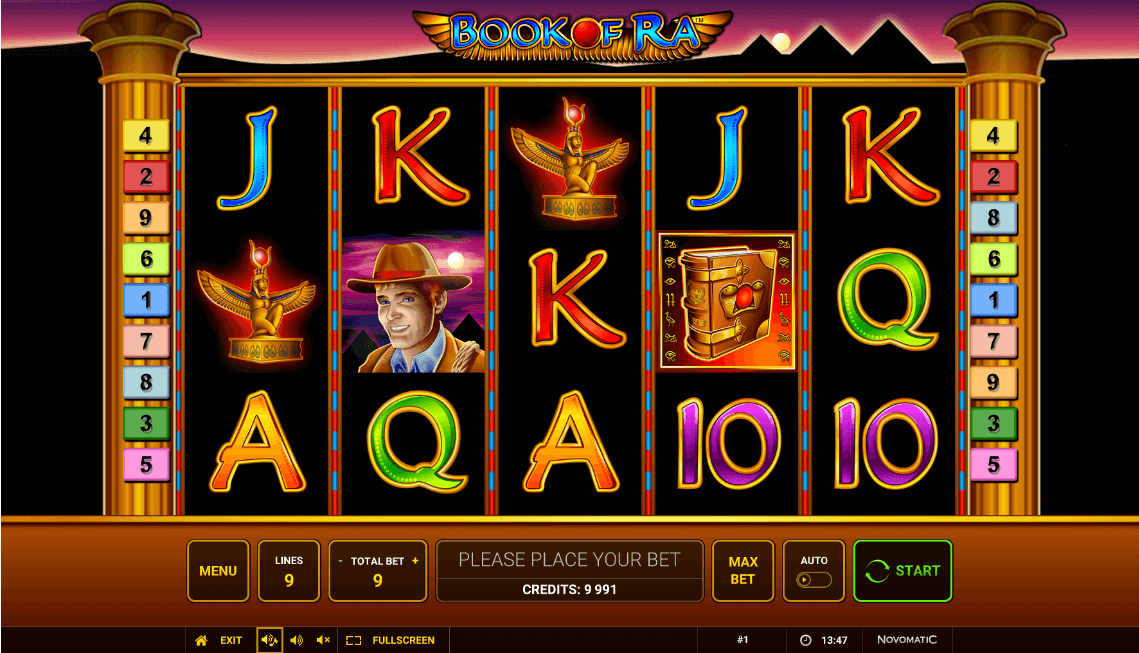Toggle the AUTO spin switch
Screen dimensions: 1139x653
814,580
